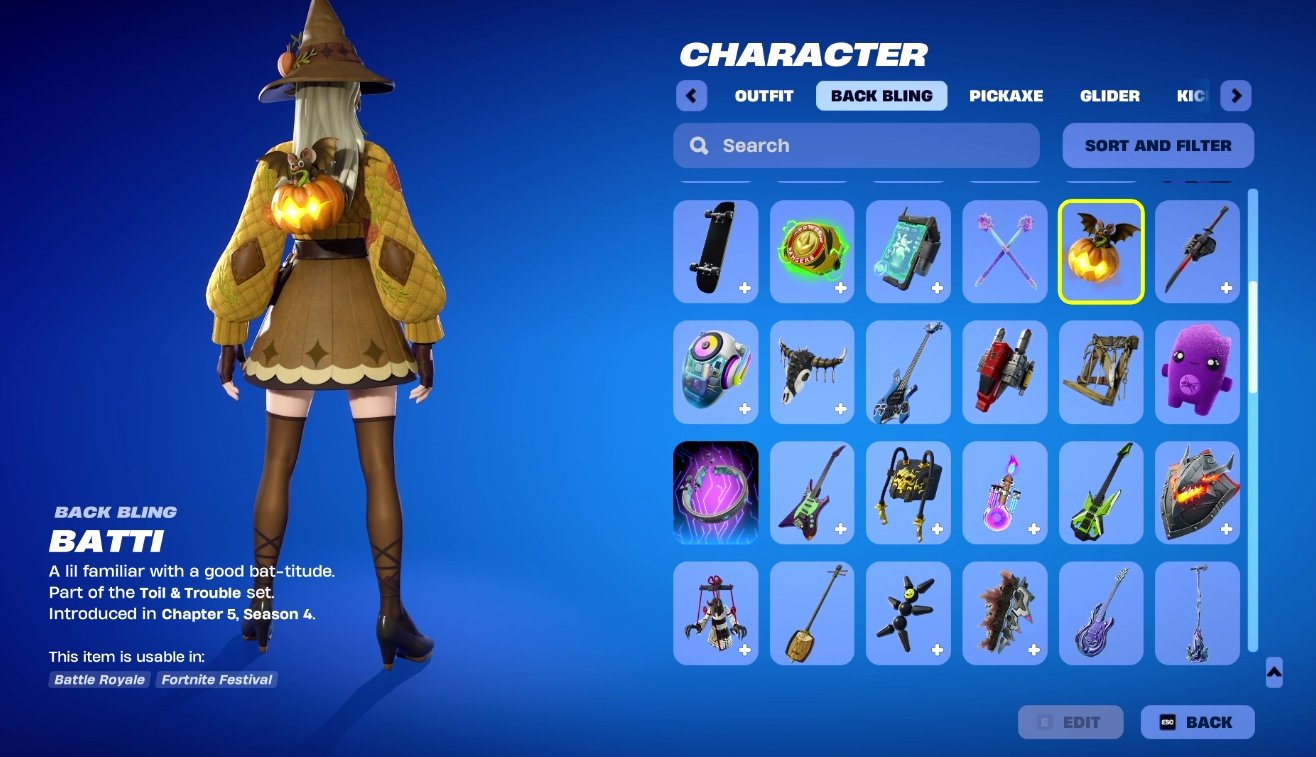The height and width of the screenshot is (757, 1316).
Task: Select the glowing green coin back bling
Action: click(x=811, y=251)
